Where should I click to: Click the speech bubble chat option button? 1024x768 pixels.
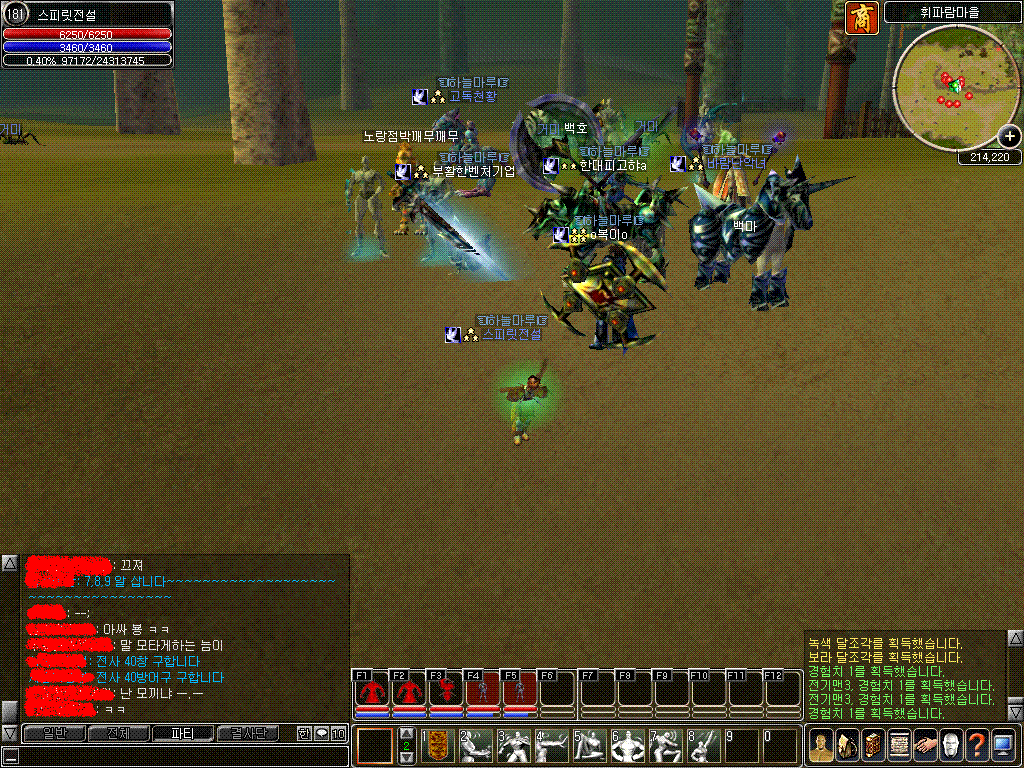(x=321, y=733)
